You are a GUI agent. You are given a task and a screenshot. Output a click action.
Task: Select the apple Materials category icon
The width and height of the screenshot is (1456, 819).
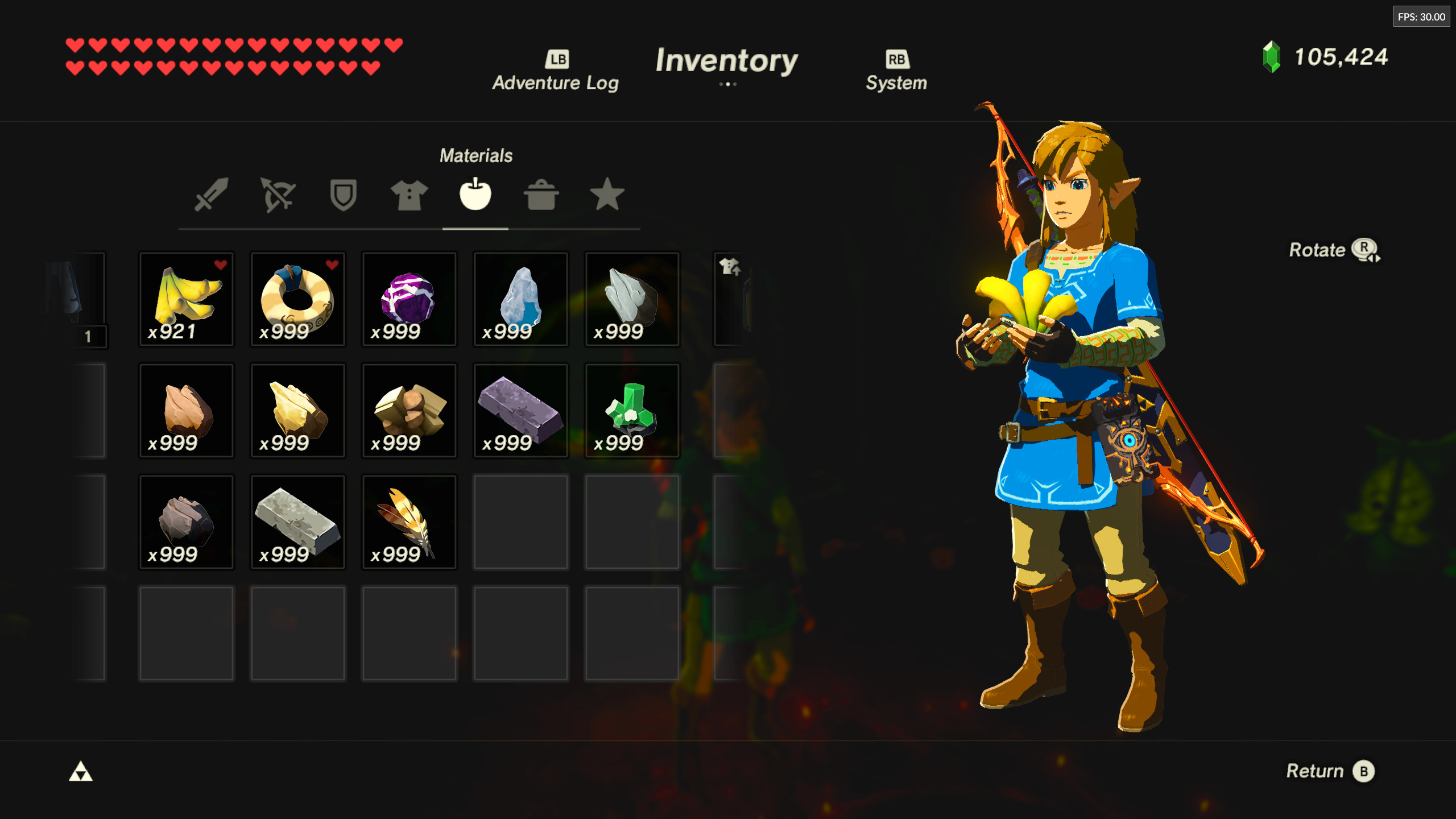pyautogui.click(x=476, y=195)
